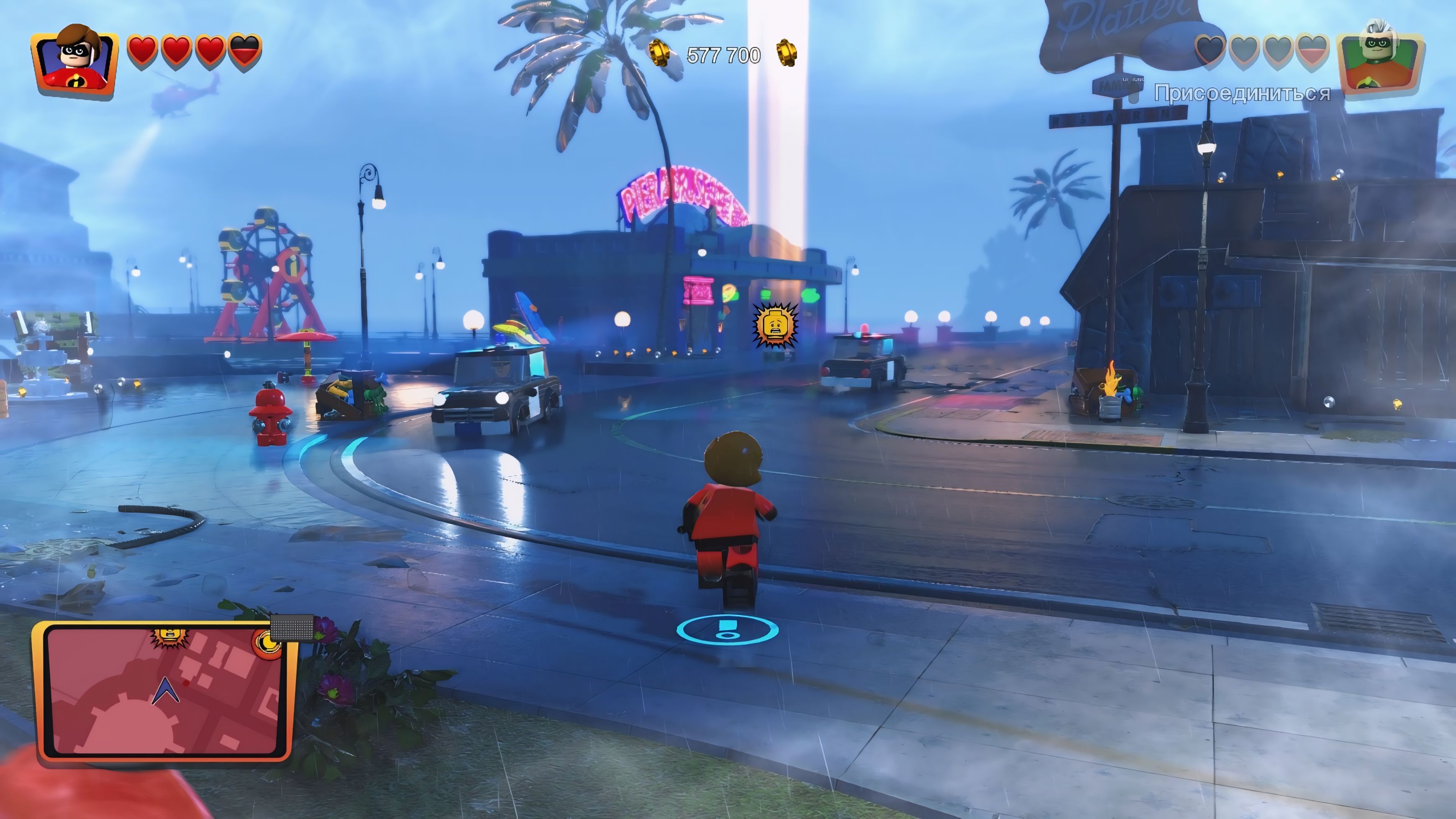Select Elastigirl's character portrait
The width and height of the screenshot is (1456, 819).
click(76, 62)
